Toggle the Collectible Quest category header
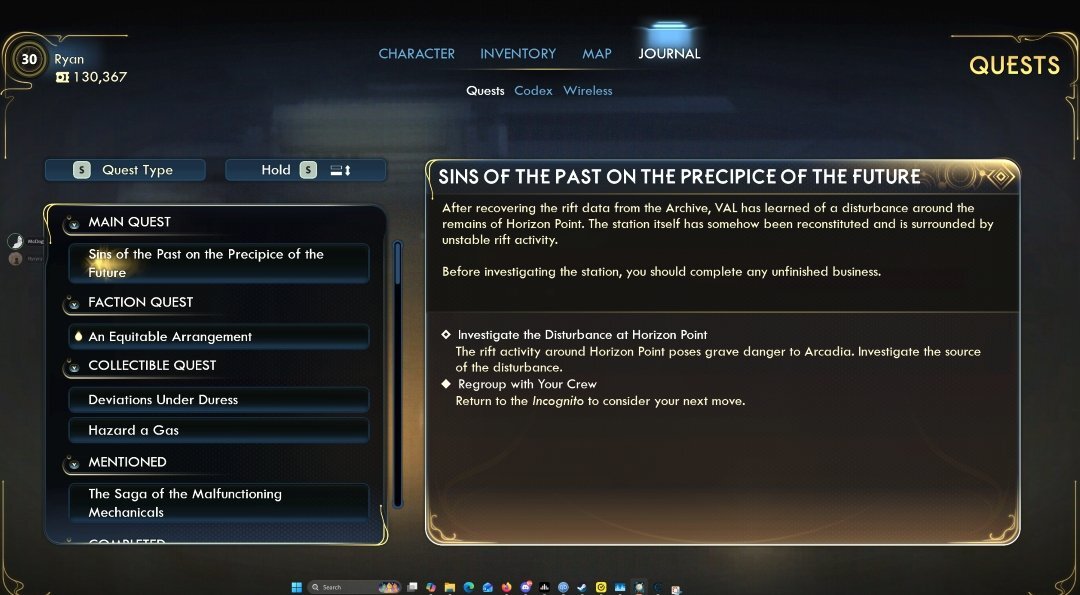1080x595 pixels. tap(151, 366)
